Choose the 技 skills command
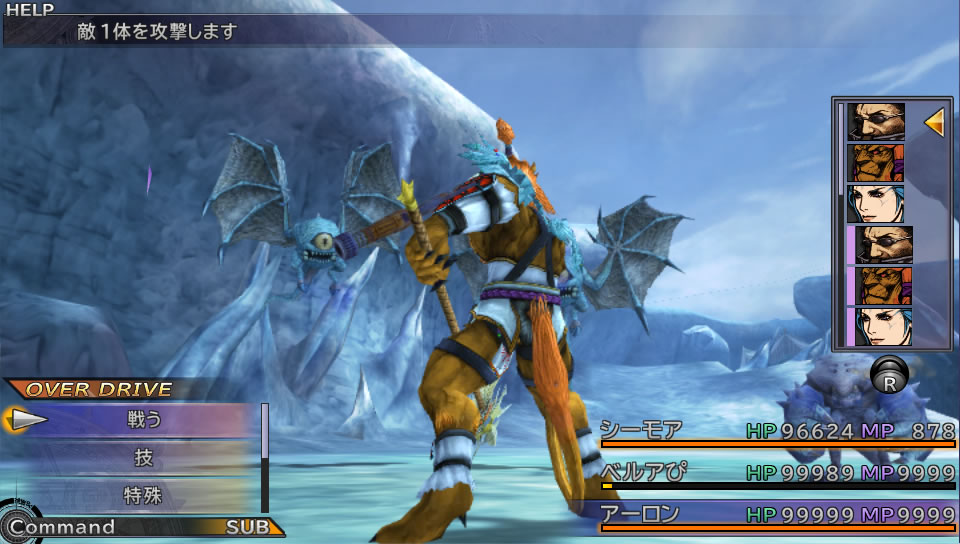This screenshot has height=544, width=960. pyautogui.click(x=144, y=458)
